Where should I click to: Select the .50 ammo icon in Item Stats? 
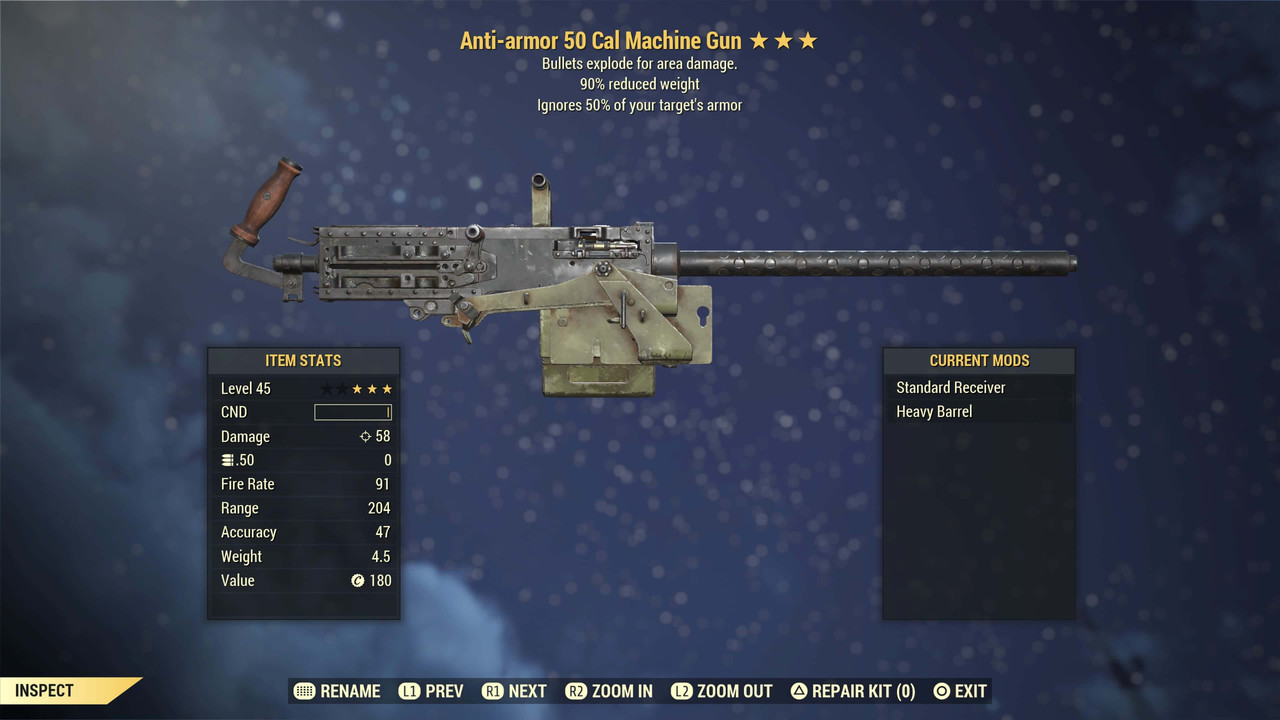click(x=227, y=459)
